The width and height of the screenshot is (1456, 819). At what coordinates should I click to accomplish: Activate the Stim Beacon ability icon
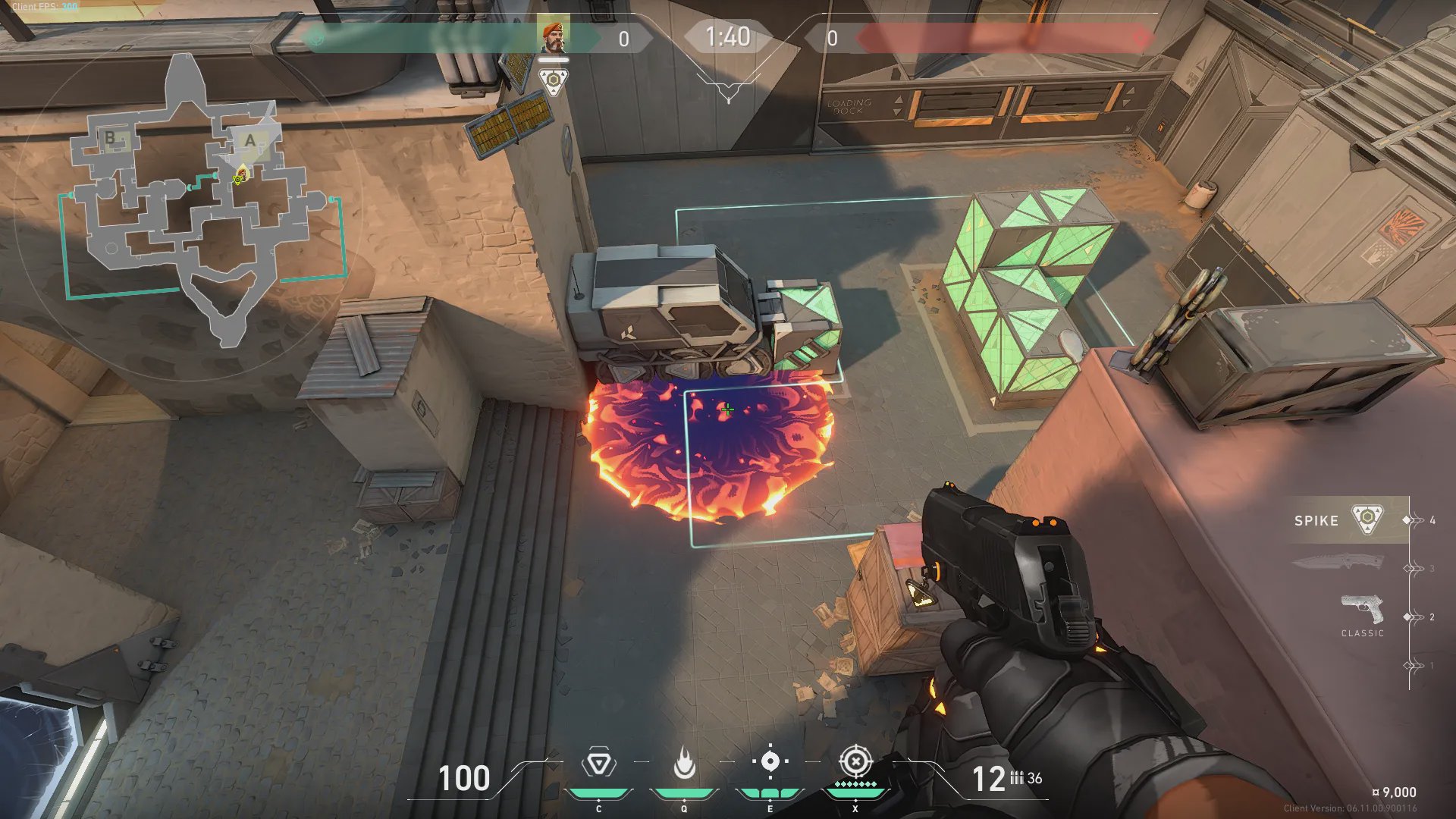click(598, 763)
